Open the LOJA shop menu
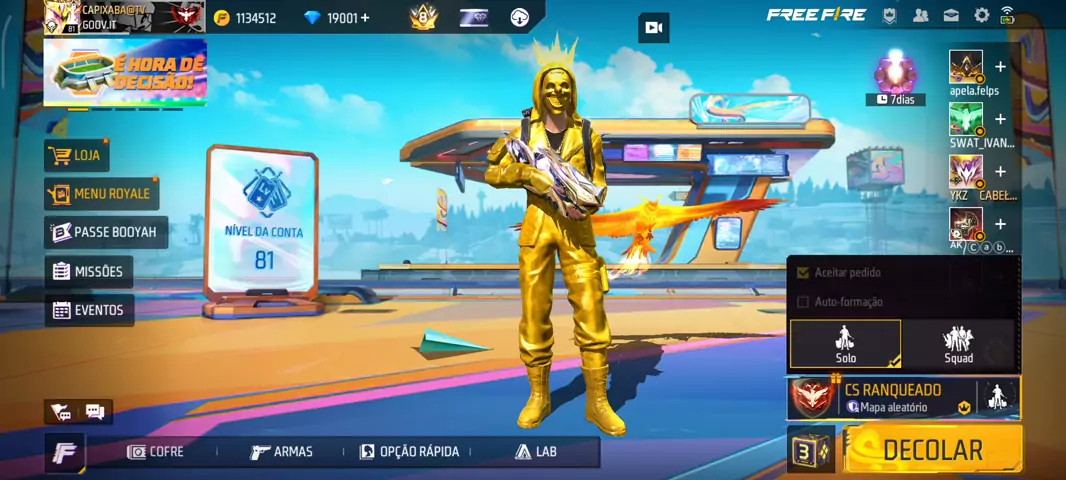This screenshot has height=480, width=1066. (77, 156)
